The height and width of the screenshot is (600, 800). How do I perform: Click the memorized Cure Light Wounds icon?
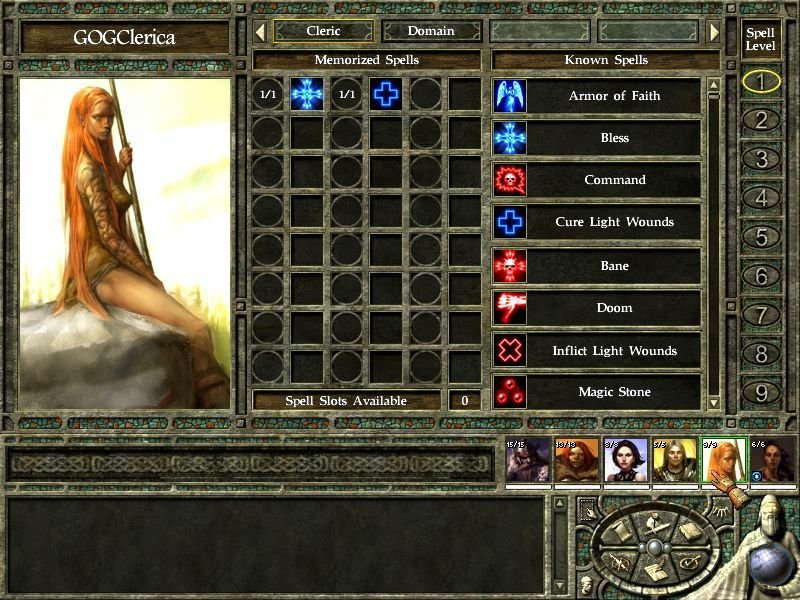[x=386, y=95]
